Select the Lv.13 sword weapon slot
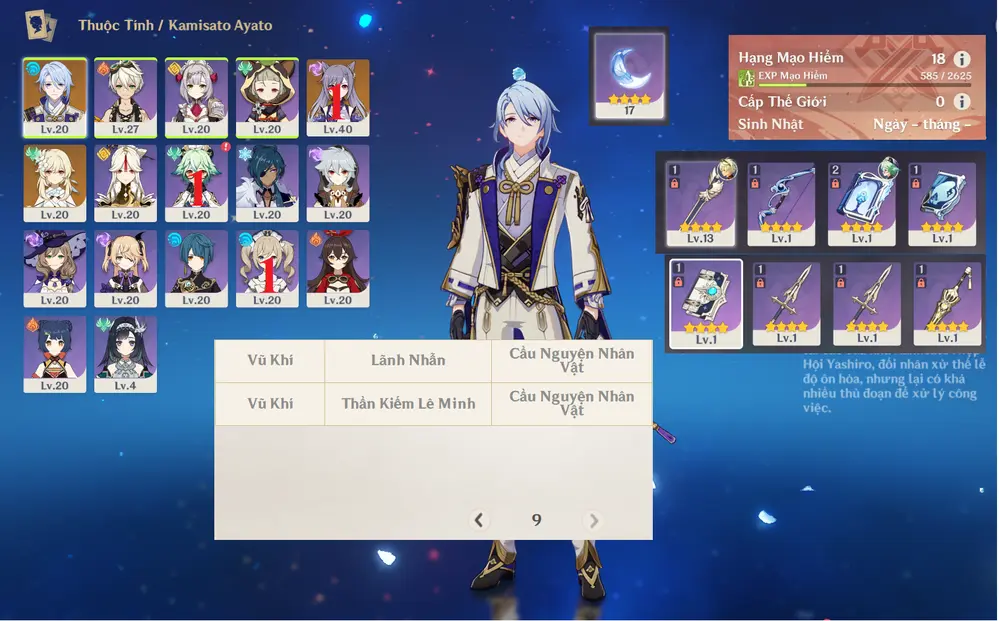Image resolution: width=999 pixels, height=621 pixels. coord(701,204)
